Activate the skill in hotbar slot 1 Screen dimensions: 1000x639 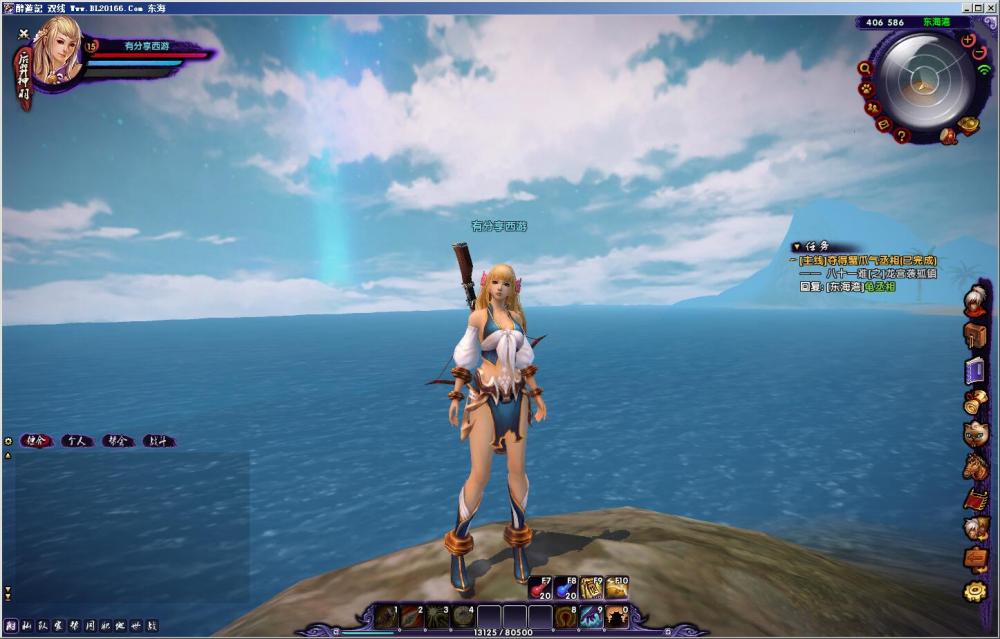[385, 617]
